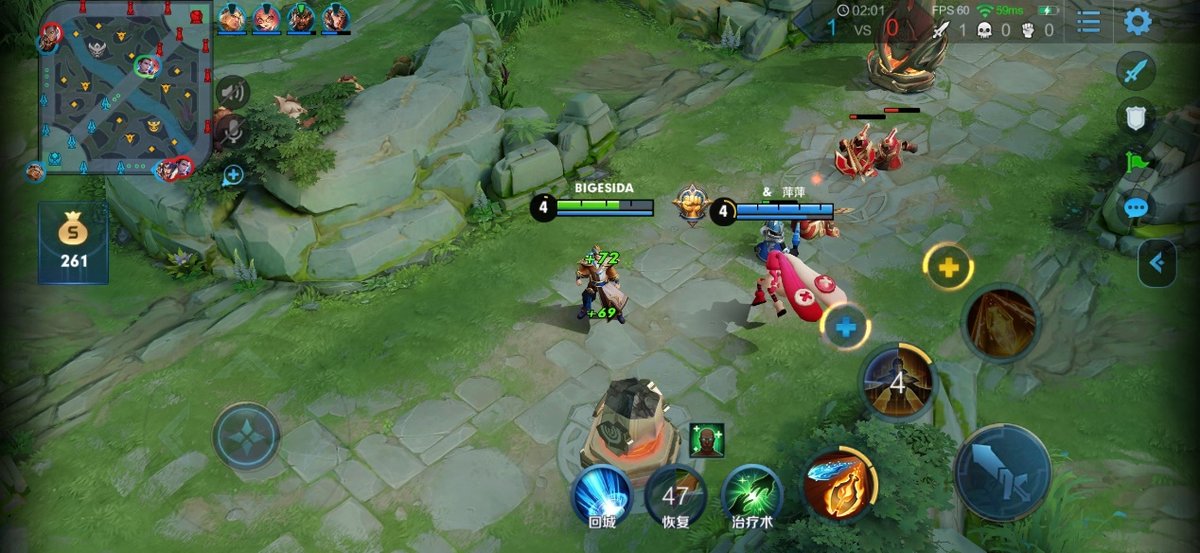Send the green flag gather signal

pos(1135,162)
